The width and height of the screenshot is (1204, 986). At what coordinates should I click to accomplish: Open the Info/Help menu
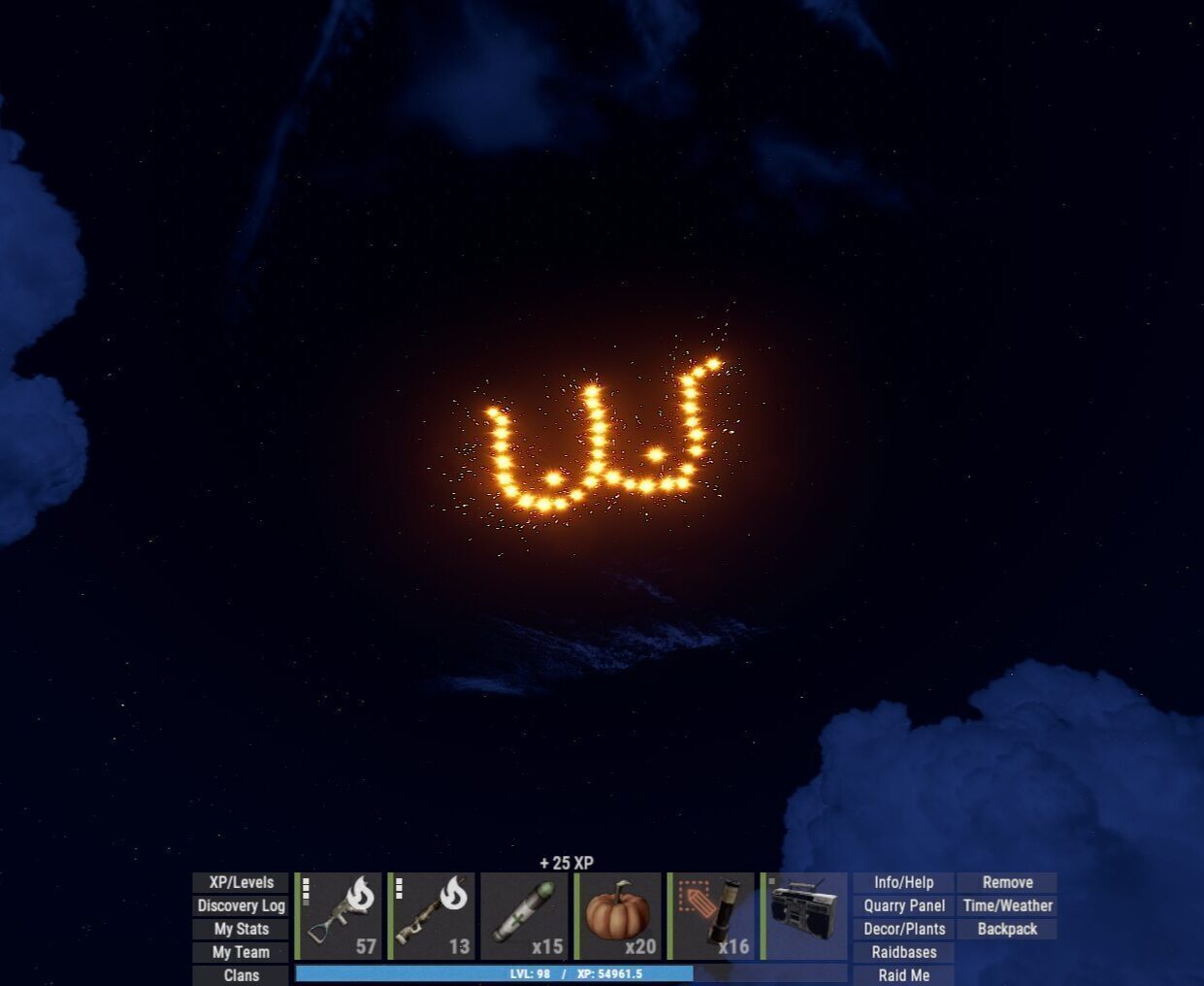click(x=903, y=882)
